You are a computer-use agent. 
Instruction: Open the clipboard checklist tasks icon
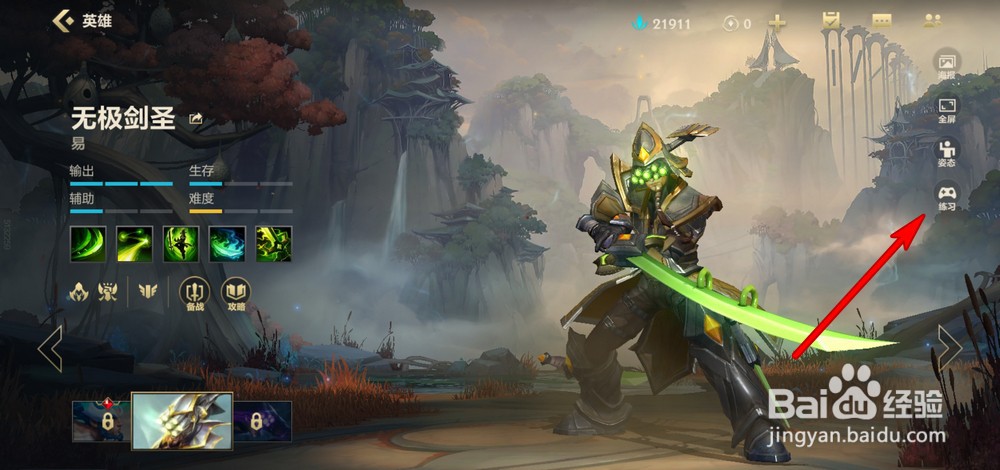830,21
